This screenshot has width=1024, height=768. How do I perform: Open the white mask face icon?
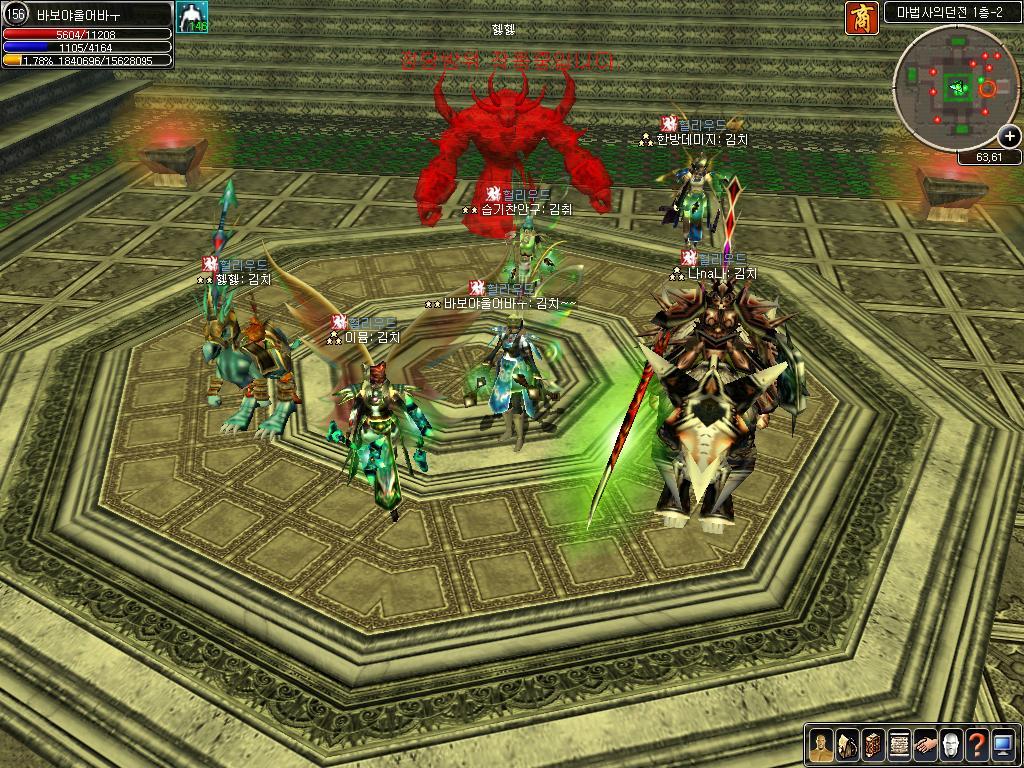click(951, 745)
